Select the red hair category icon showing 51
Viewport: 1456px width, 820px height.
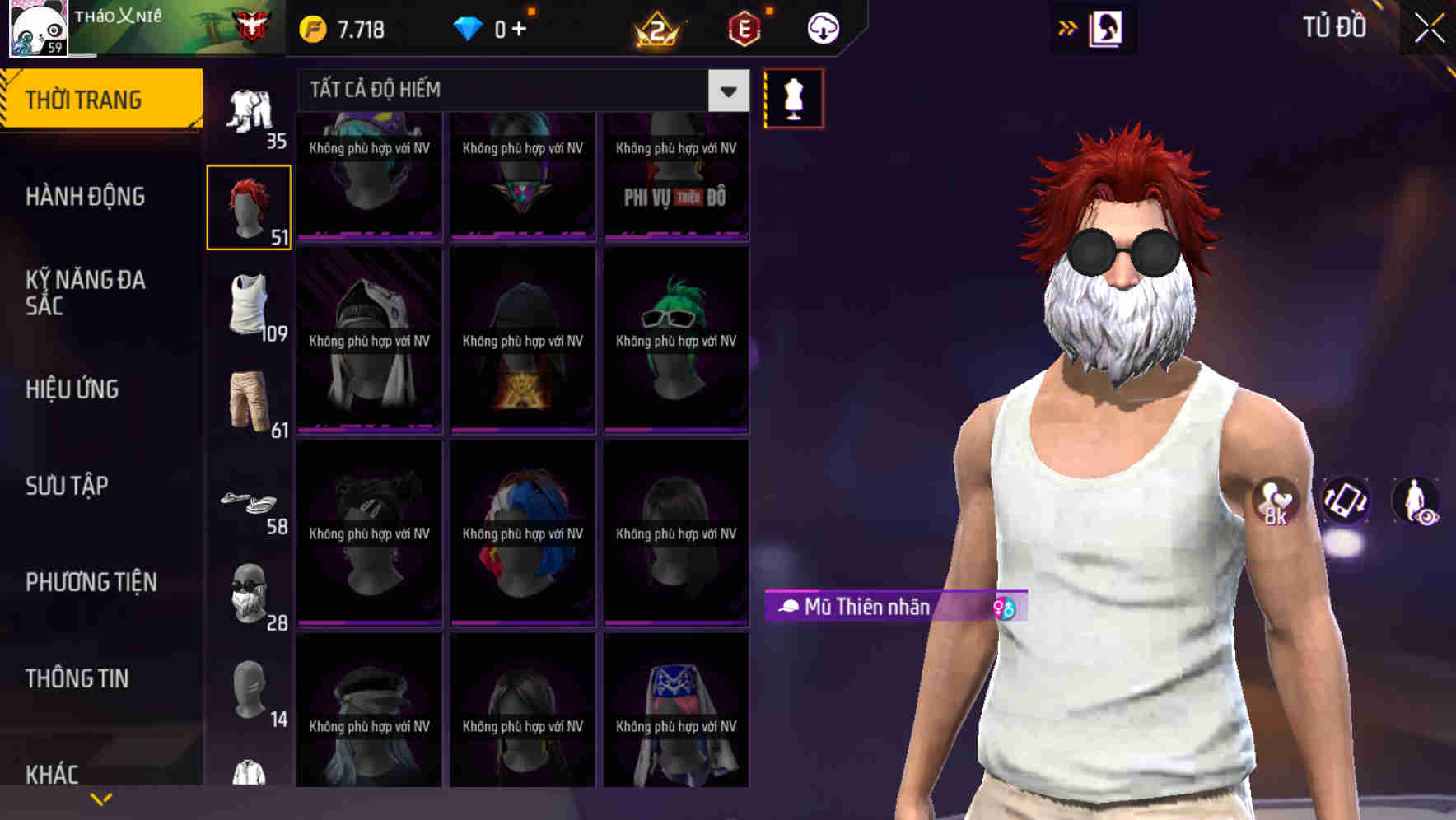(x=249, y=206)
